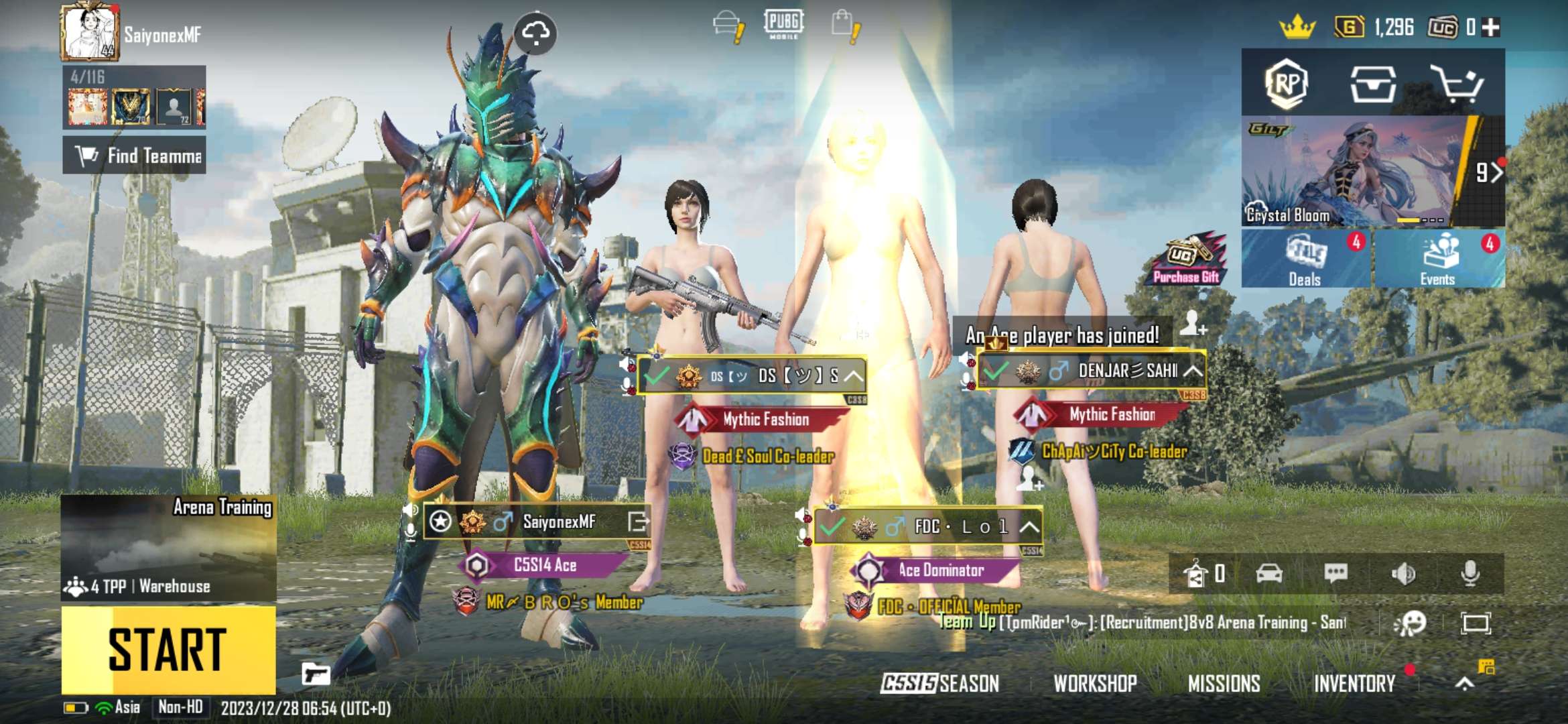The width and height of the screenshot is (1568, 724).
Task: Open the C5S15 Season page
Action: pos(939,683)
